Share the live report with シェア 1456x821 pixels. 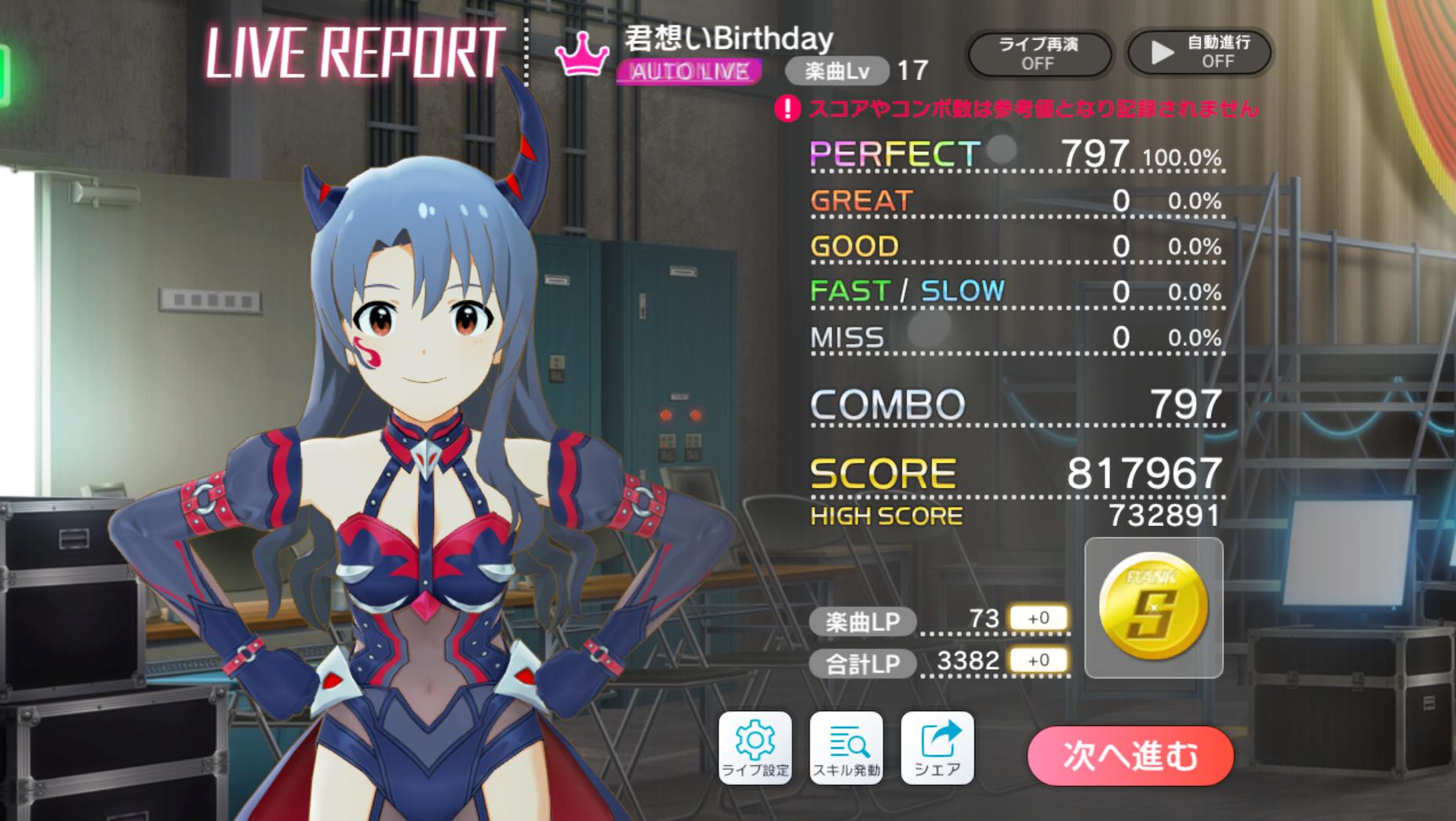point(937,748)
